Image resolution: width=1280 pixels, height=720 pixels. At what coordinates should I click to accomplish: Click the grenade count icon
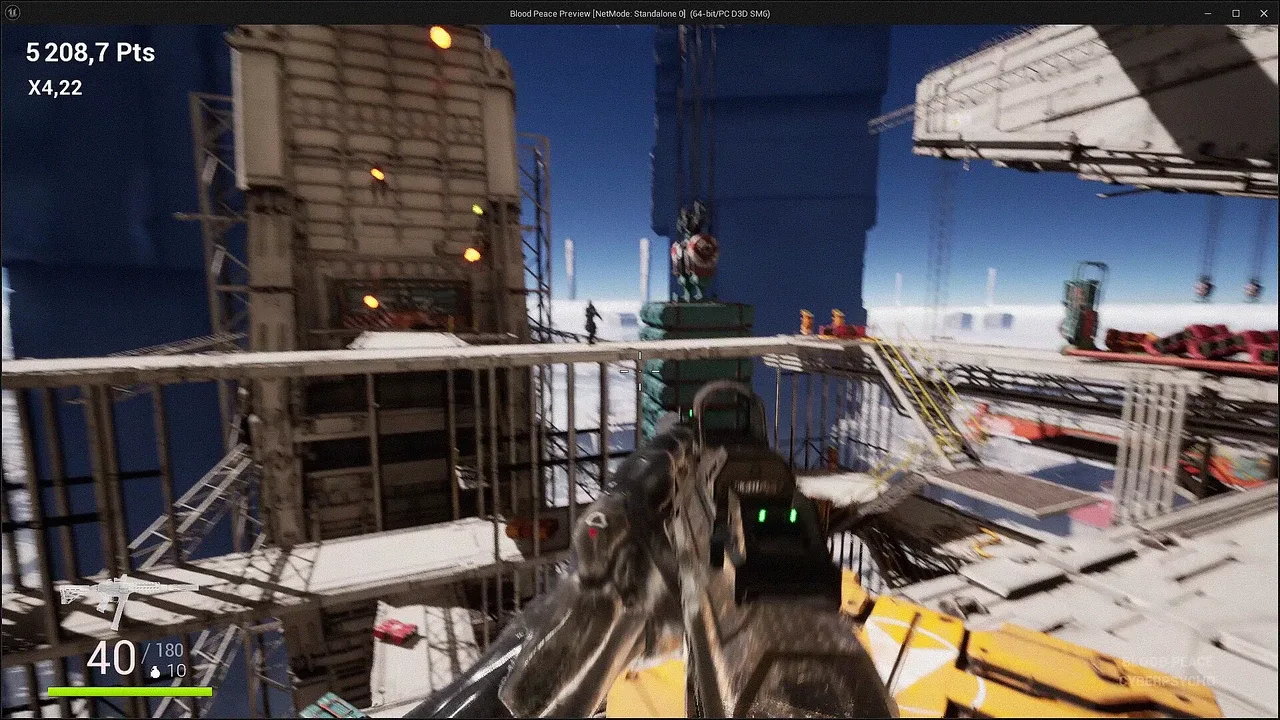point(155,673)
